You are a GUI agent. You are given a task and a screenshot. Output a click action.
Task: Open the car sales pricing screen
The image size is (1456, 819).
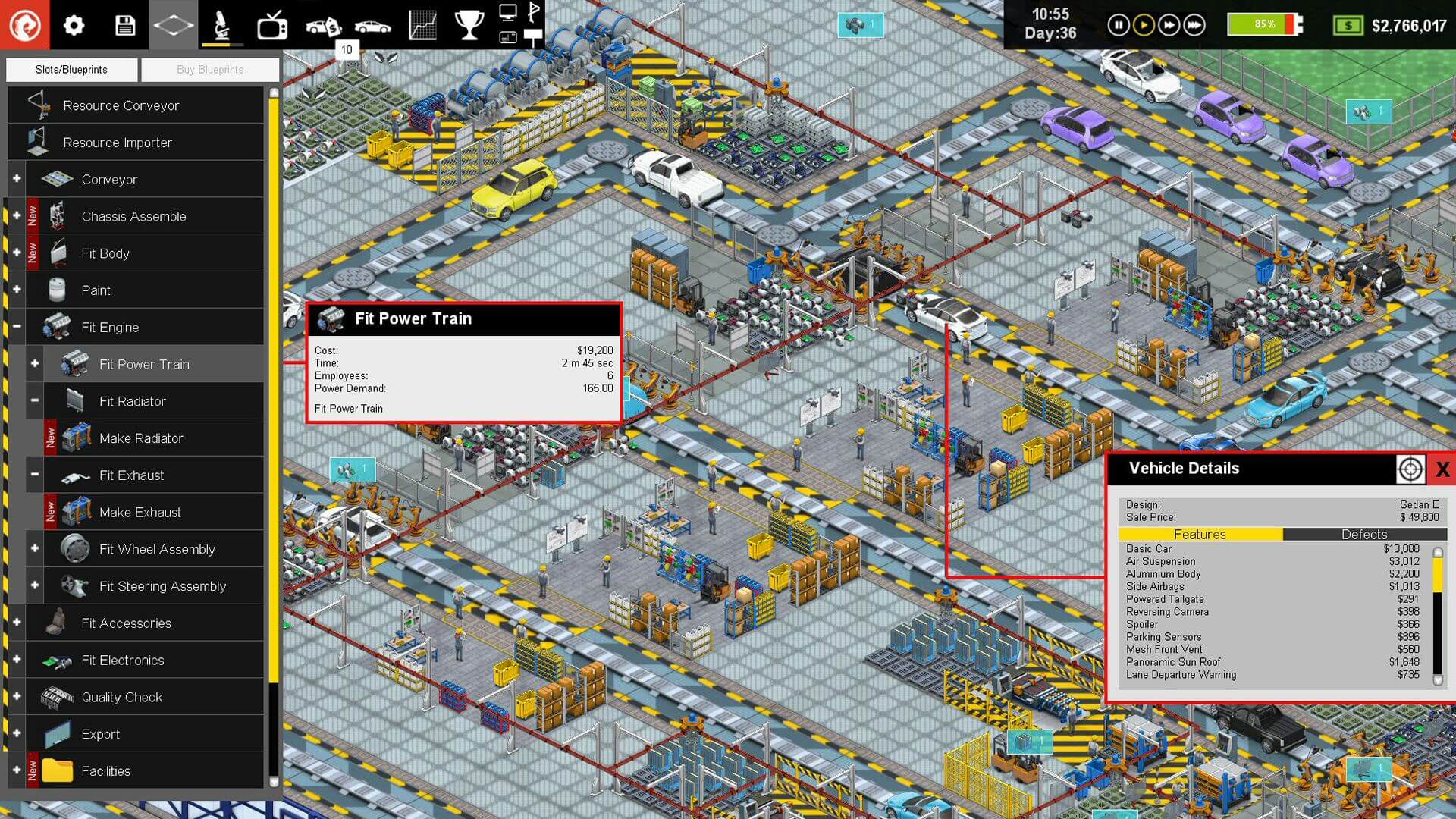(325, 24)
